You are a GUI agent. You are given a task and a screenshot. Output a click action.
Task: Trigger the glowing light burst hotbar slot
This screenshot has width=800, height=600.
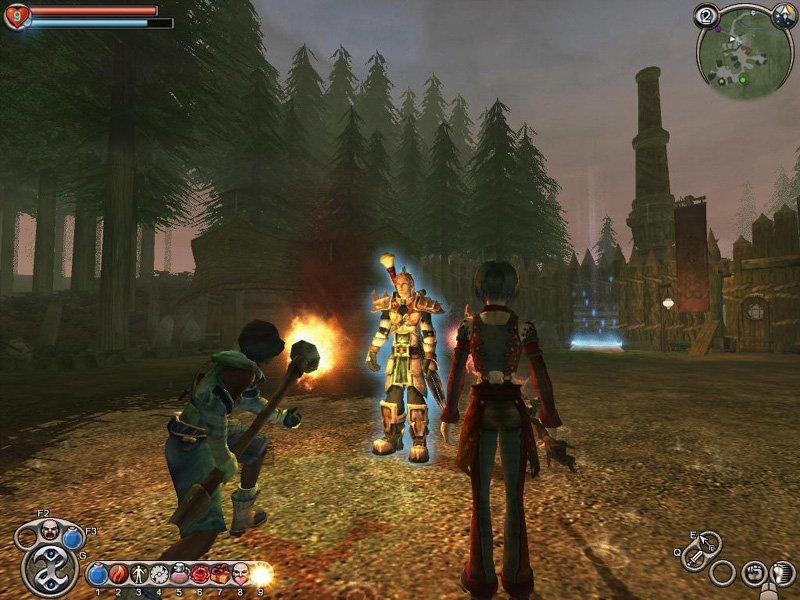coord(261,575)
